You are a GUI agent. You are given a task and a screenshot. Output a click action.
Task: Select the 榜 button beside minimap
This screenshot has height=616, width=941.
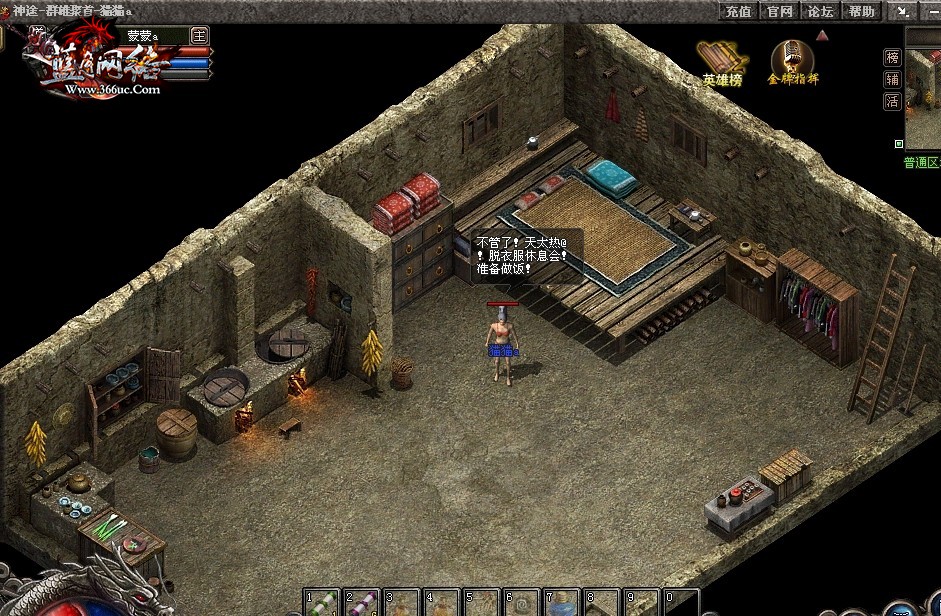point(892,58)
